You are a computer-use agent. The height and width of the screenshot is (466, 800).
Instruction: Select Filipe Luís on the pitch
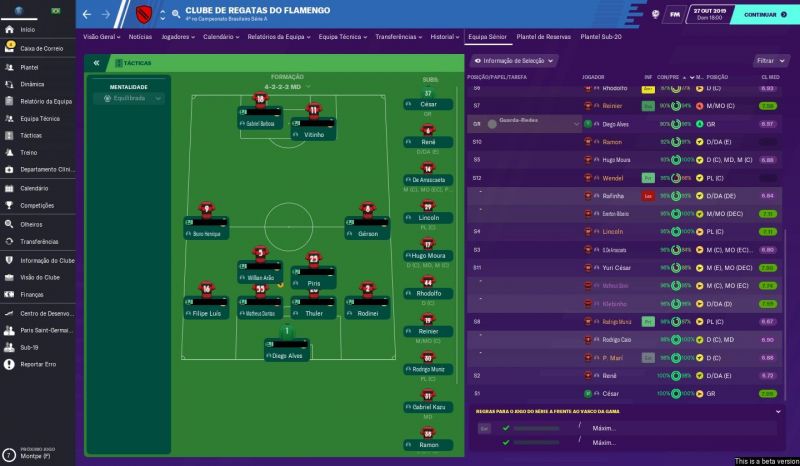click(206, 313)
